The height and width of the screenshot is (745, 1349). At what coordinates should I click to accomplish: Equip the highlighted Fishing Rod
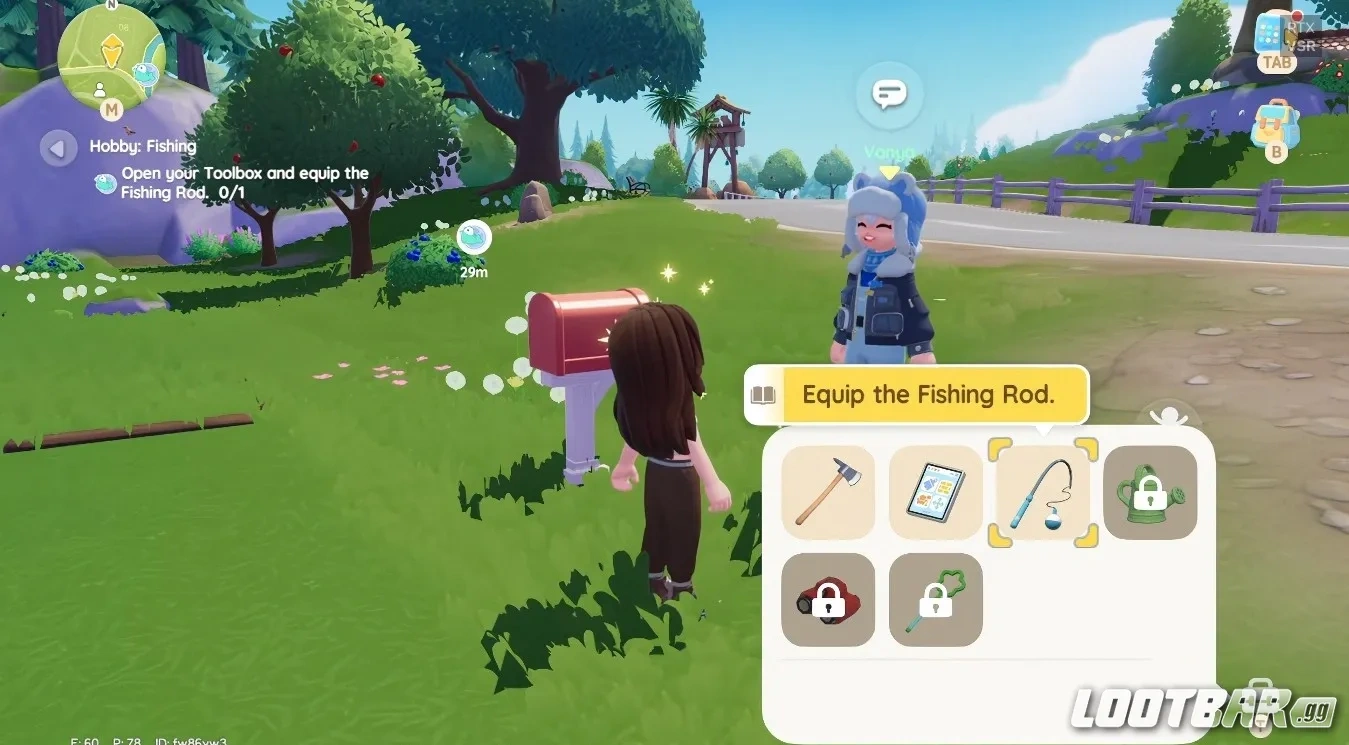[x=1042, y=492]
